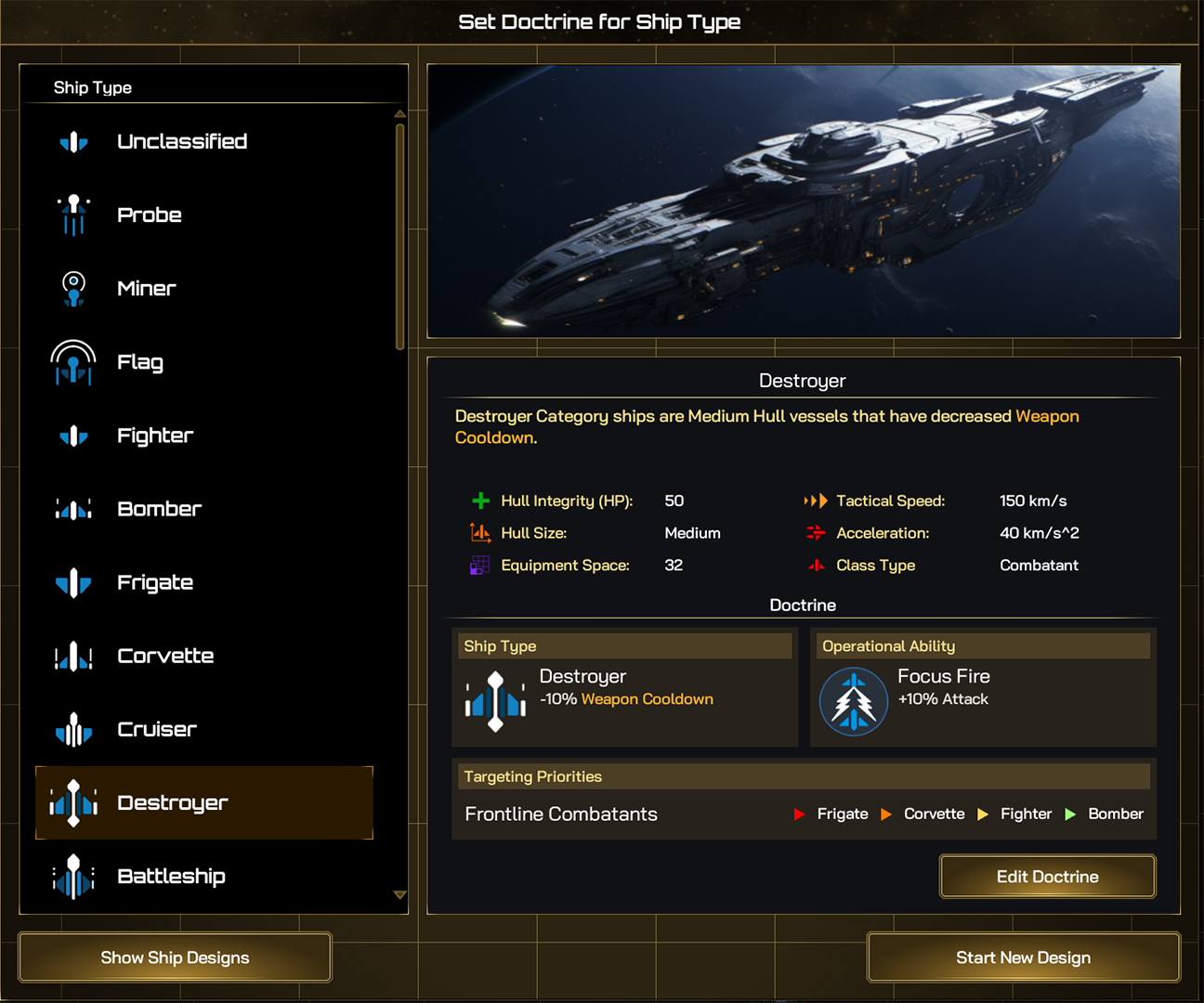
Task: Select Frigate from the ship list
Action: [x=154, y=582]
